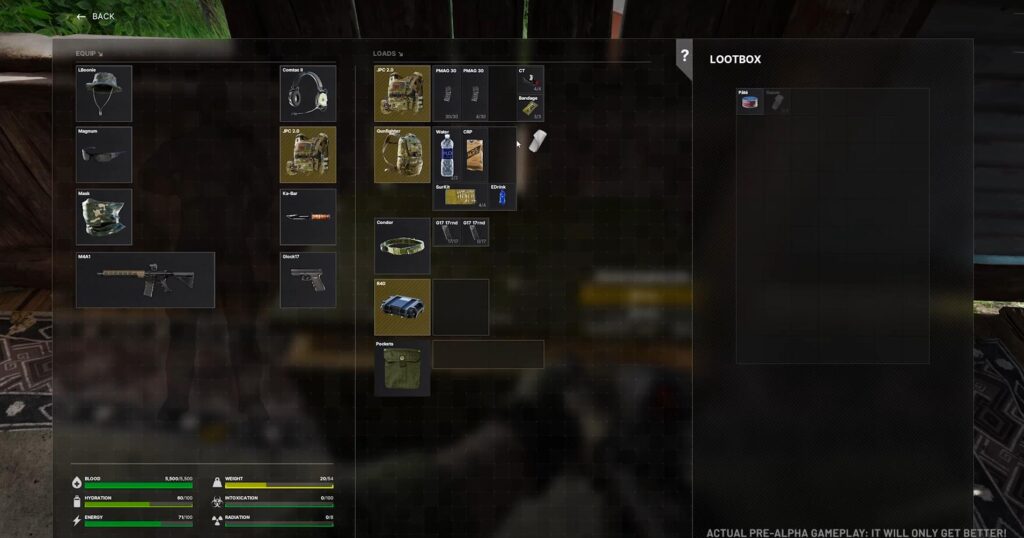Screen dimensions: 1024x538
Task: Choose the SurKit item in the backpack
Action: click(460, 196)
